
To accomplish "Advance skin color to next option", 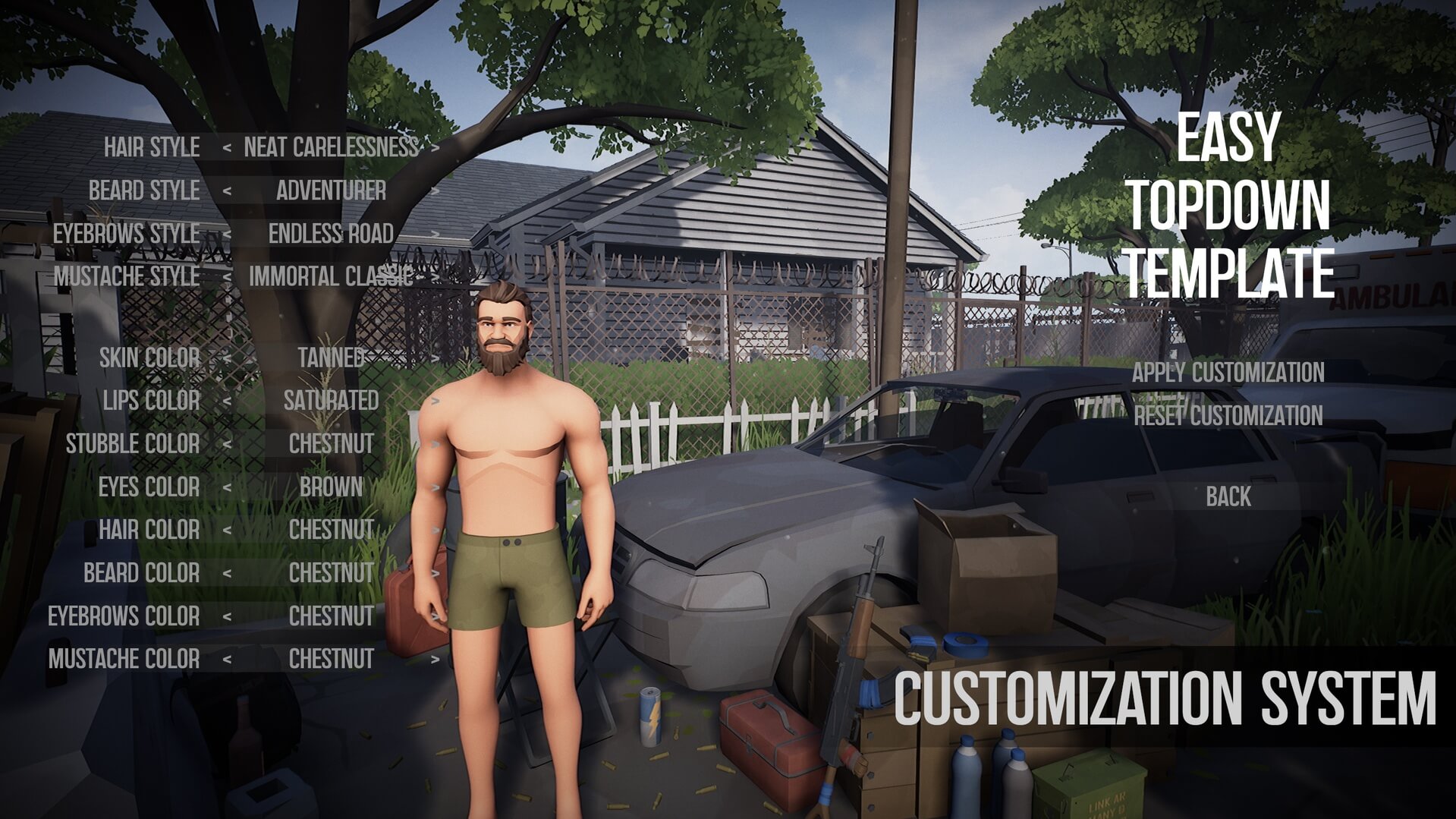I will [x=435, y=358].
